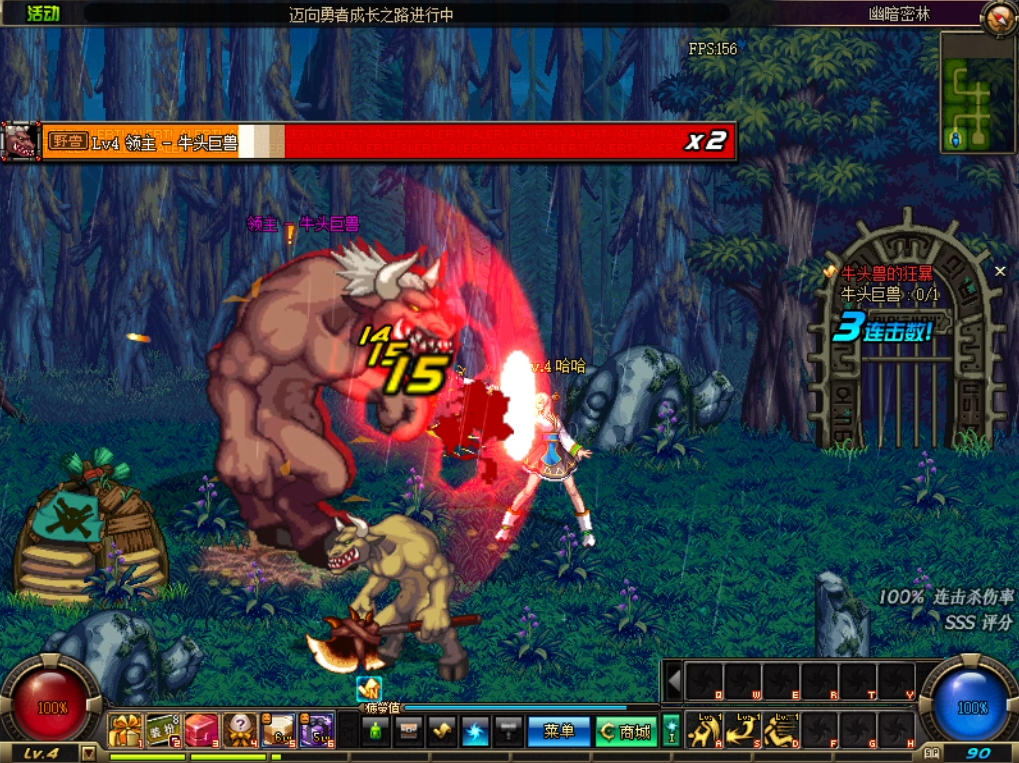This screenshot has width=1019, height=763.
Task: Close the 牛头兽的狂暴 quest tracker
Action: (1000, 271)
